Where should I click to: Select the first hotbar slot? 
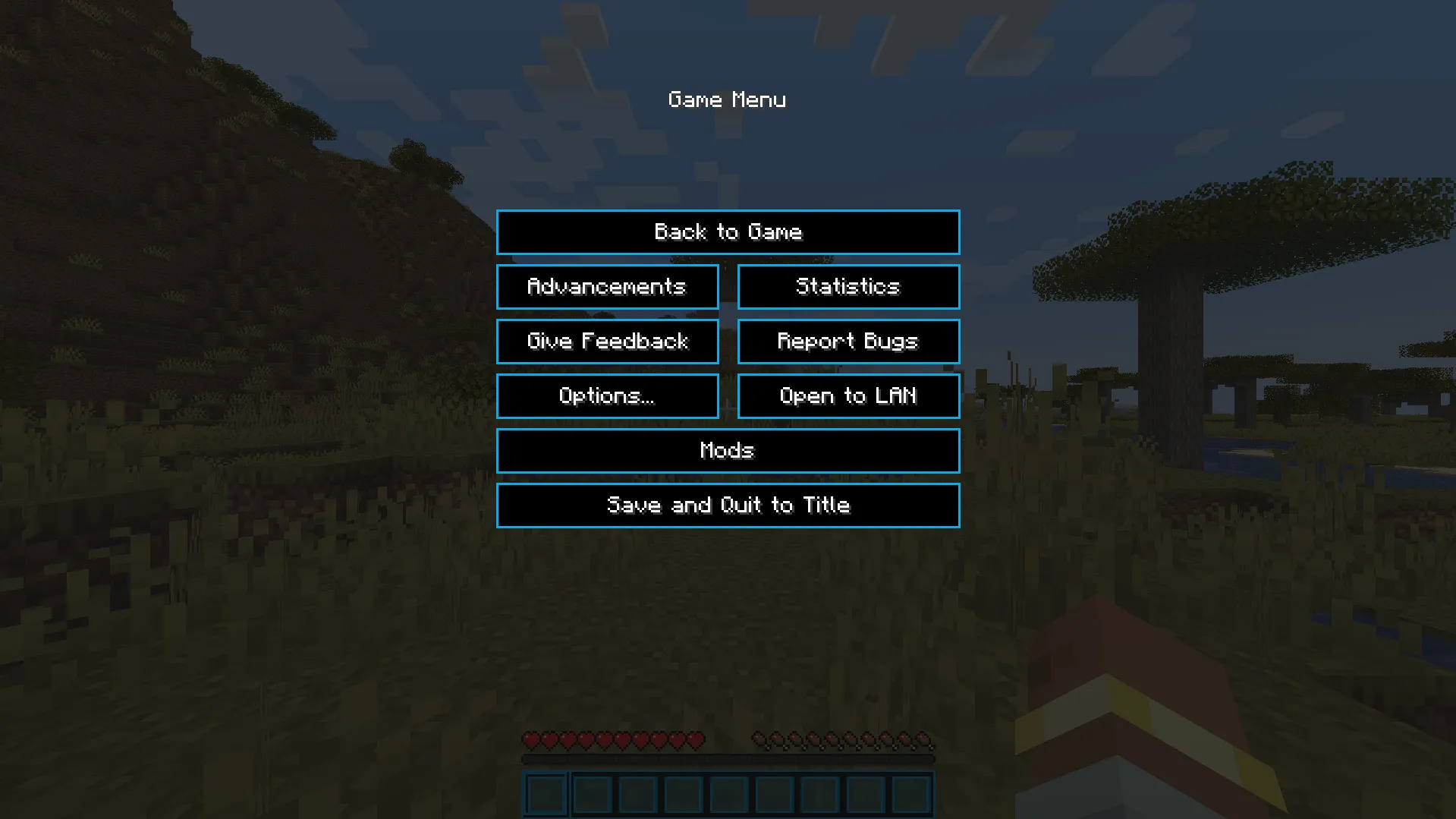click(x=544, y=794)
